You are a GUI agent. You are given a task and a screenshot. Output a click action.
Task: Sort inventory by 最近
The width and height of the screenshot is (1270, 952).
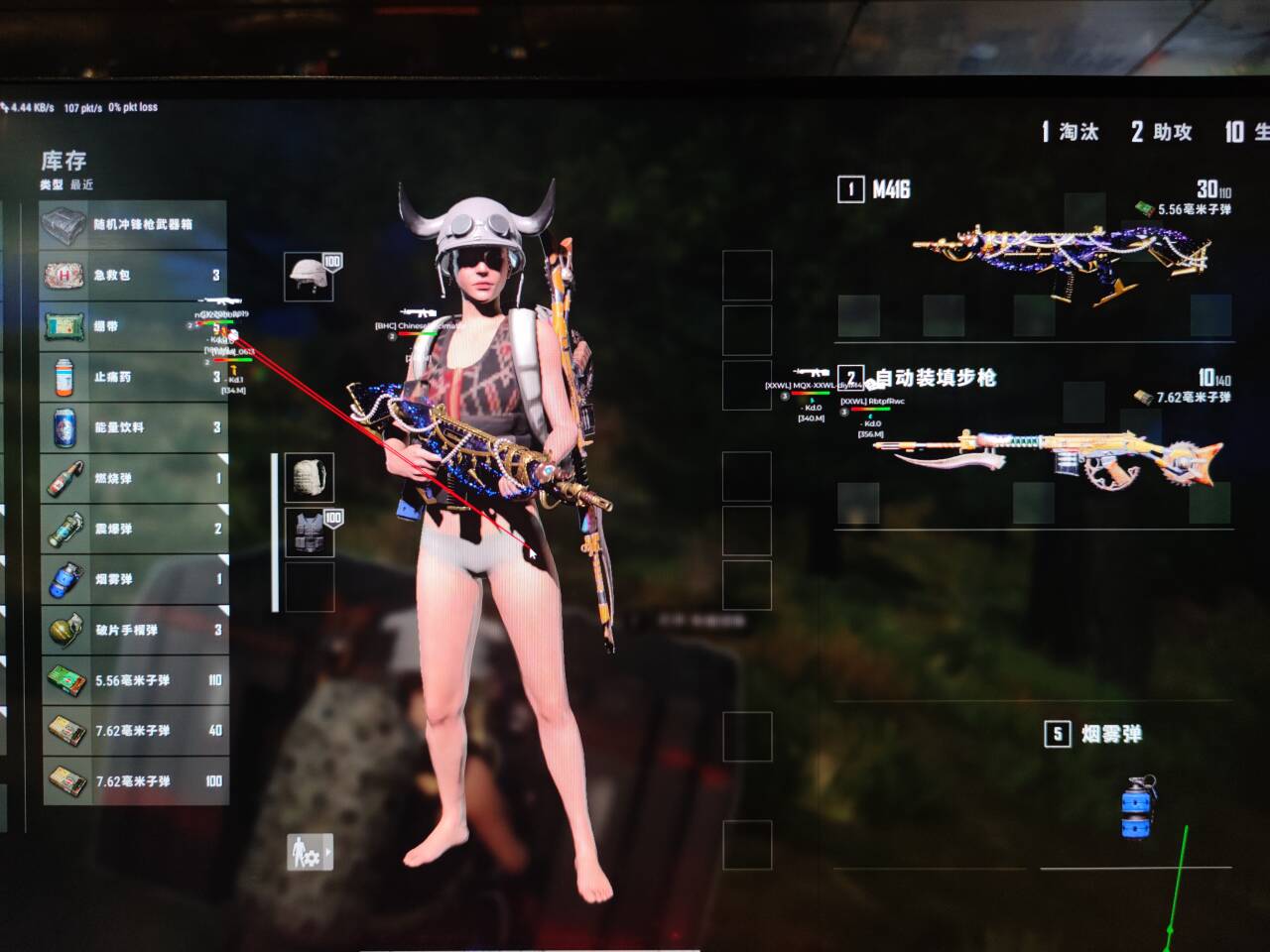(81, 184)
